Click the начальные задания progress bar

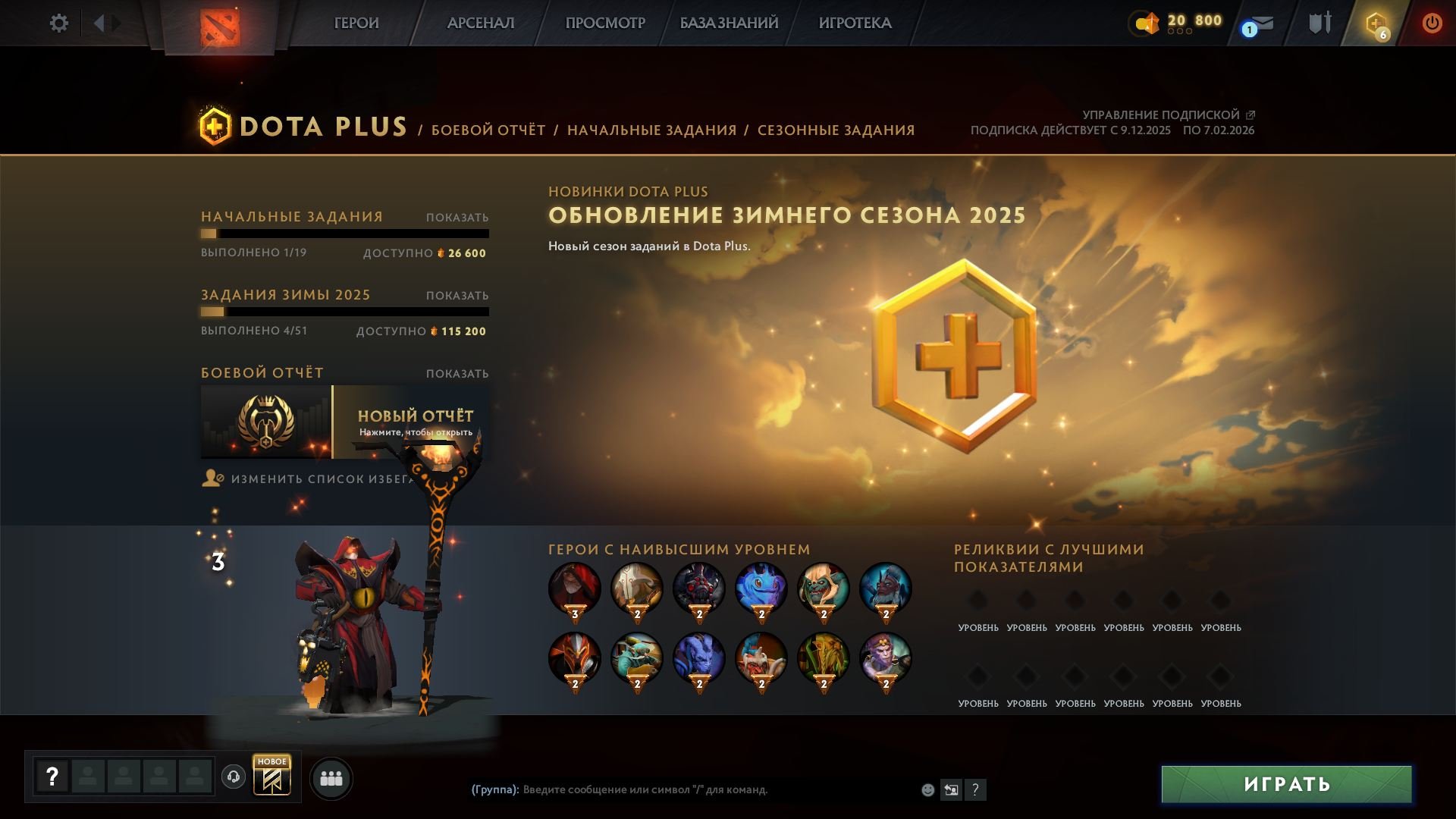pyautogui.click(x=345, y=234)
